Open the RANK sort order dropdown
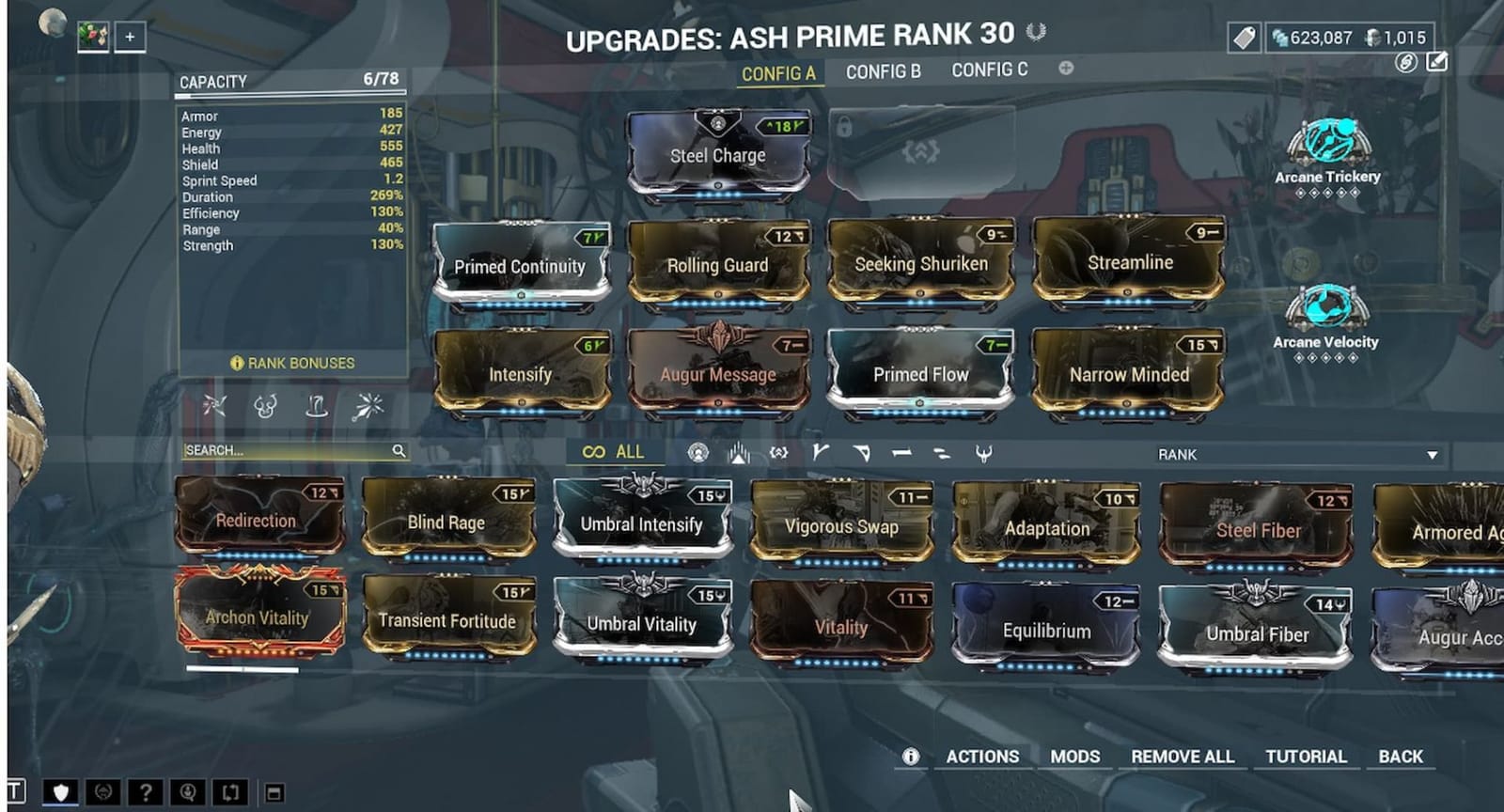 (1297, 455)
